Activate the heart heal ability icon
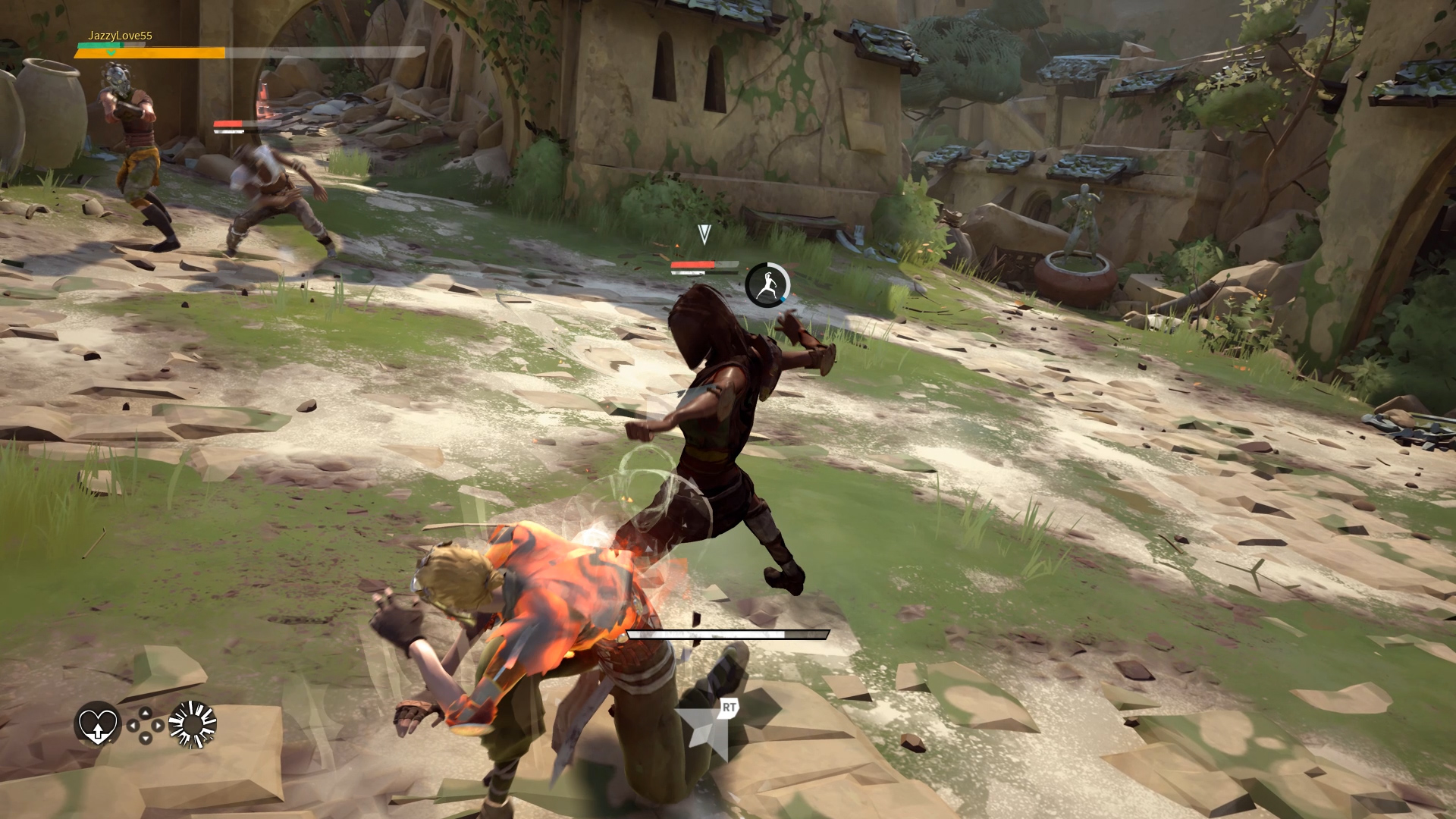This screenshot has width=1456, height=819. [x=97, y=723]
